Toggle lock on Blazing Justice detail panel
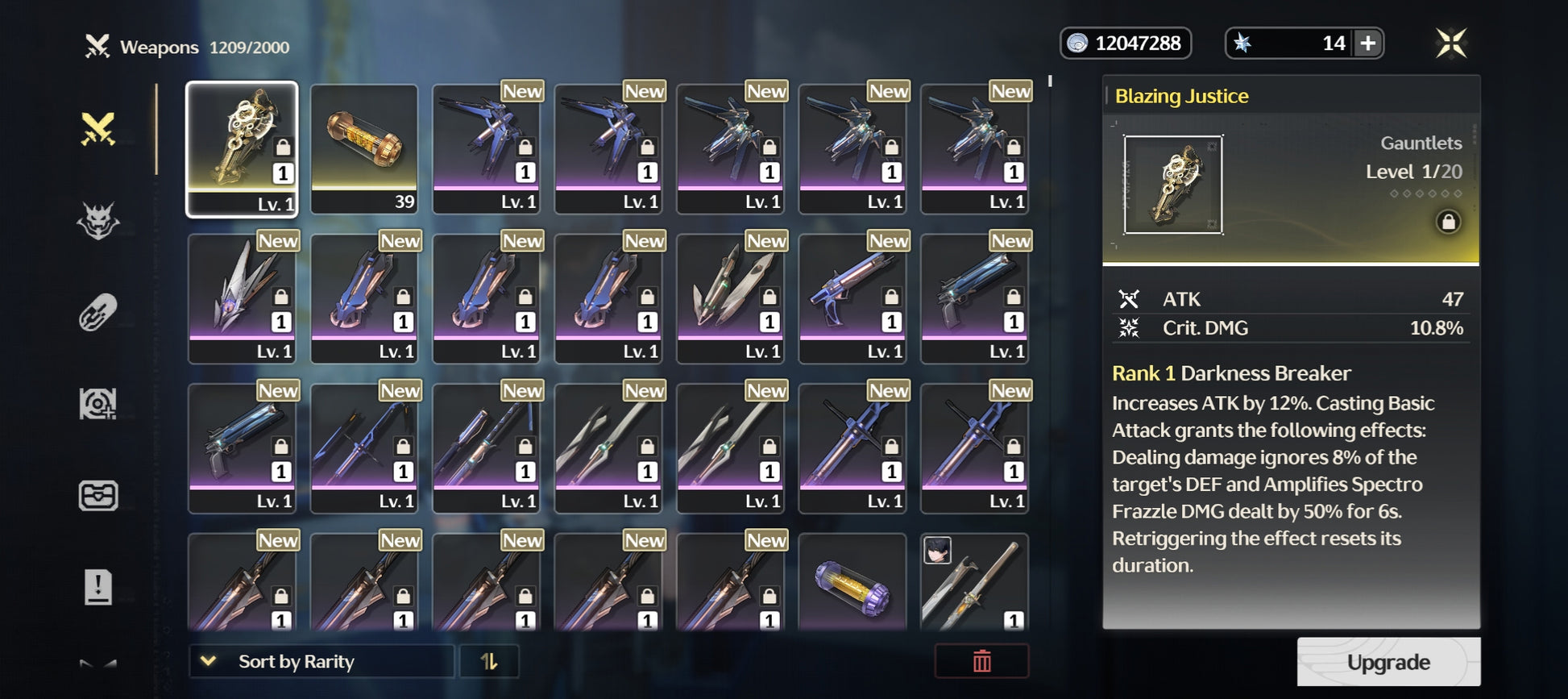The width and height of the screenshot is (1568, 699). pos(1447,222)
